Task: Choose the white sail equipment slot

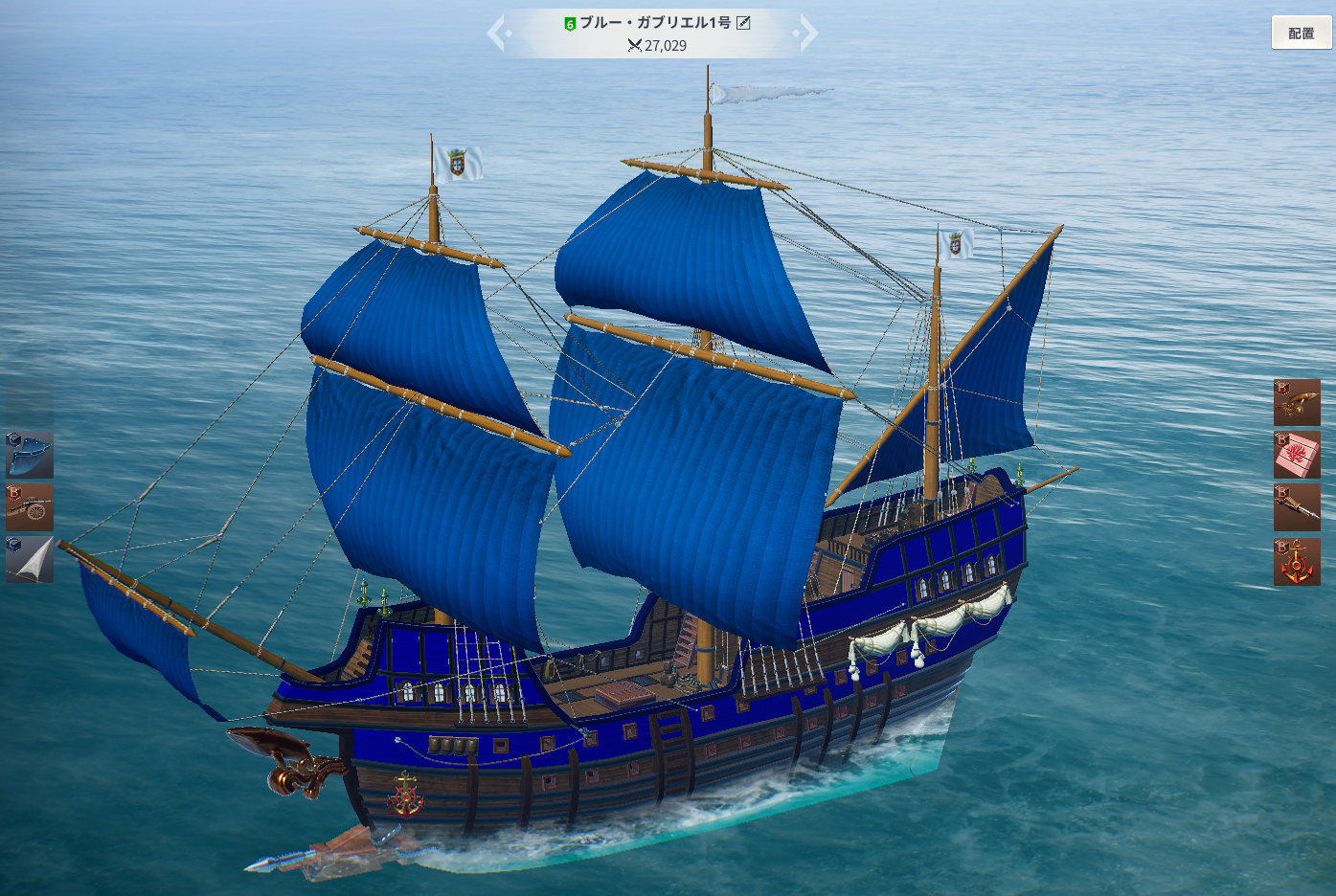Action: coord(30,560)
